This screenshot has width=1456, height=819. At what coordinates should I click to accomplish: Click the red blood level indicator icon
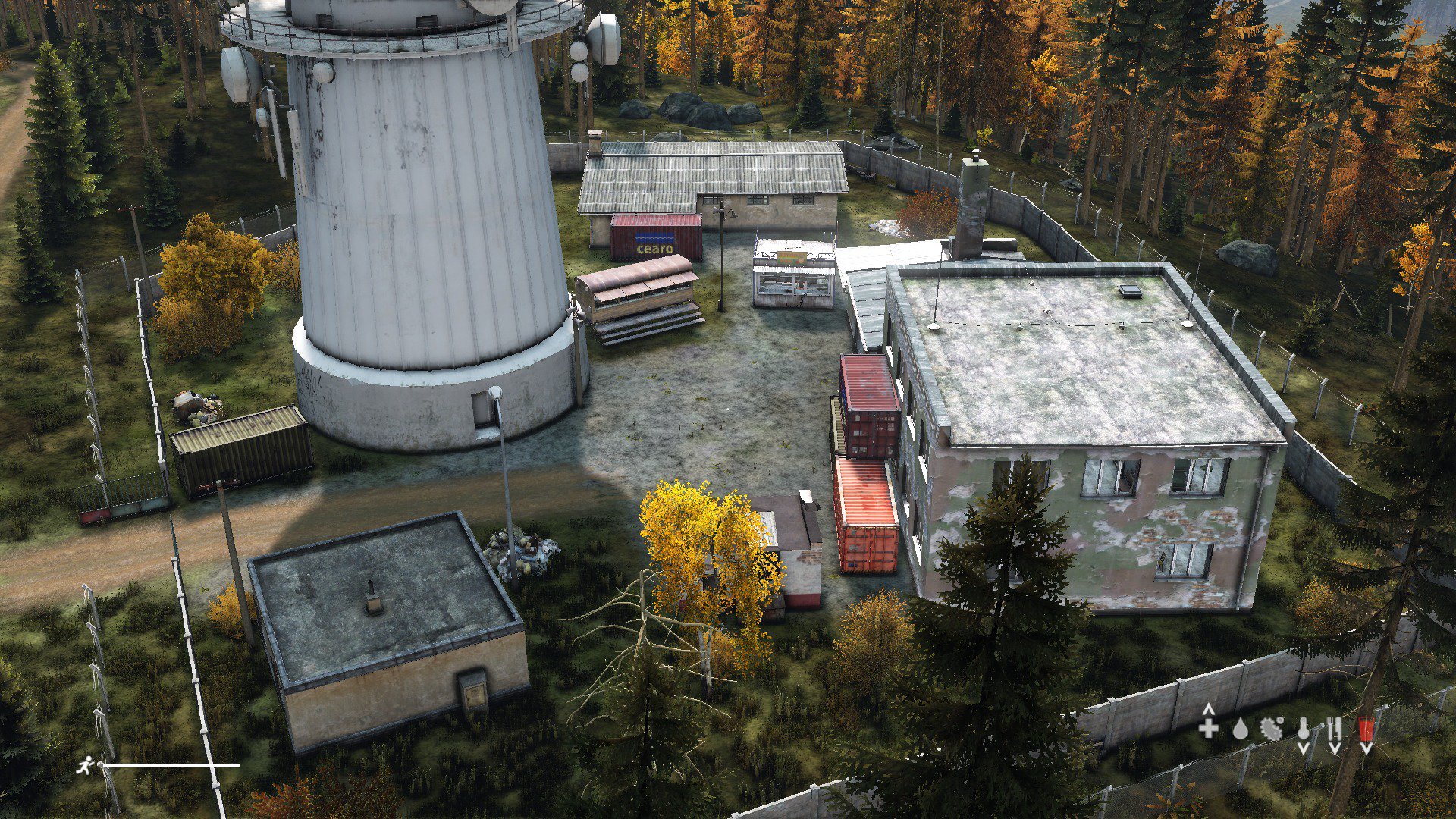(1365, 728)
